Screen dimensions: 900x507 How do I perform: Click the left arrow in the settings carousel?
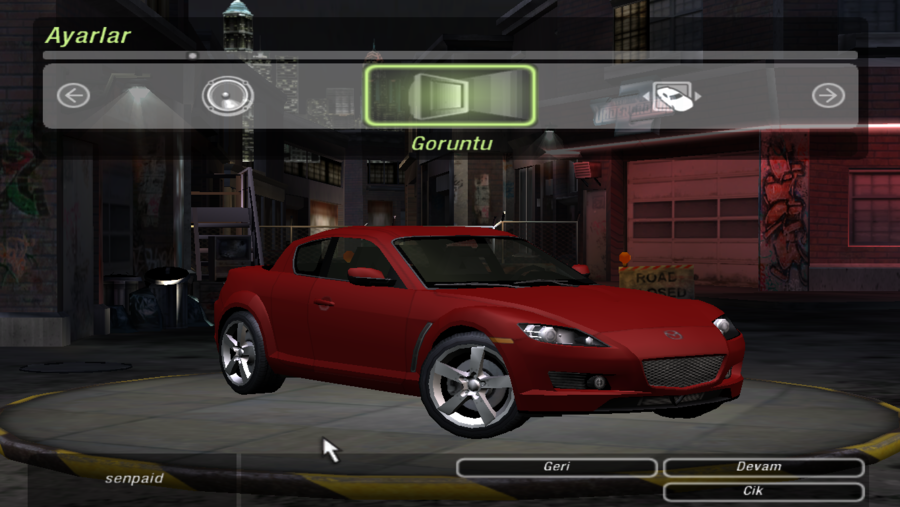pos(73,96)
